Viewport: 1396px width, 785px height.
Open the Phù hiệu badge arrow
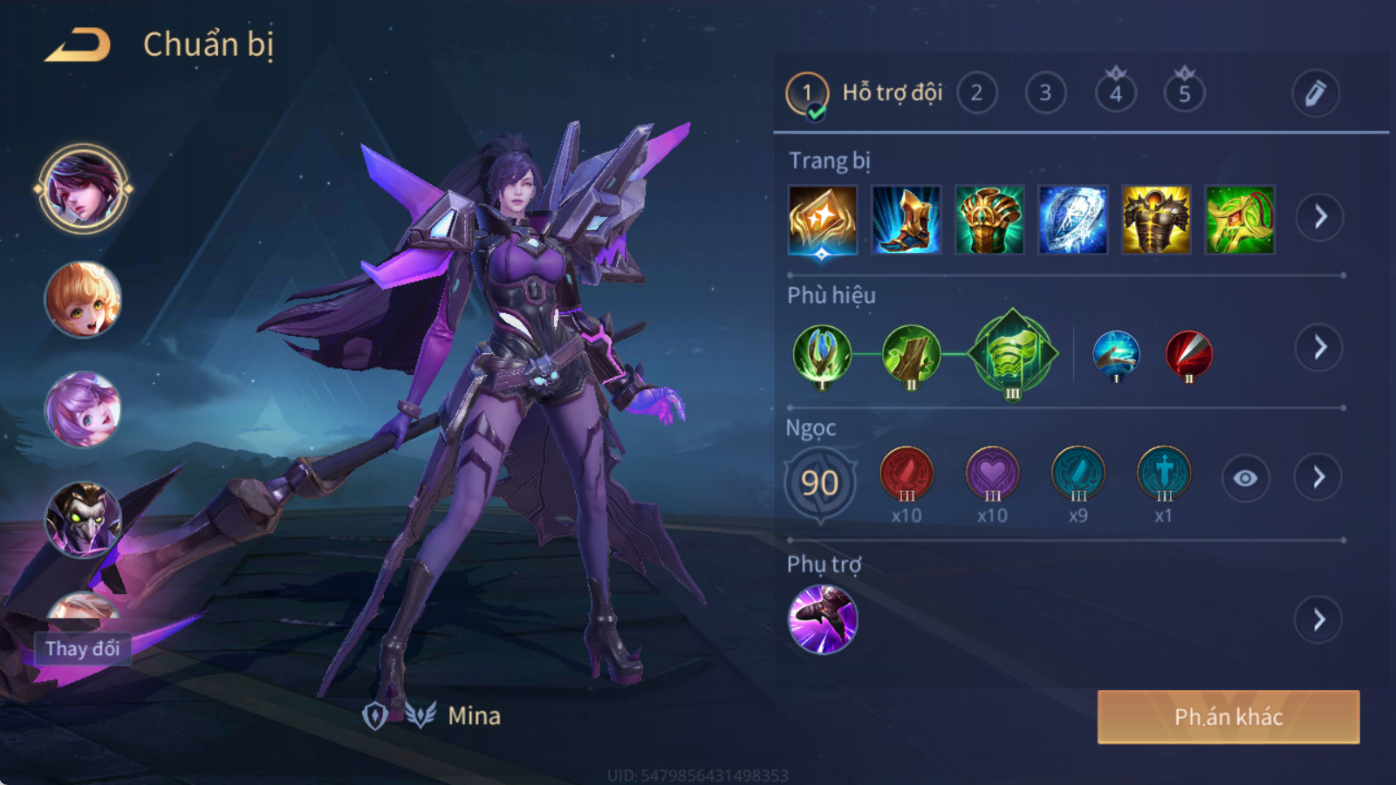point(1320,347)
